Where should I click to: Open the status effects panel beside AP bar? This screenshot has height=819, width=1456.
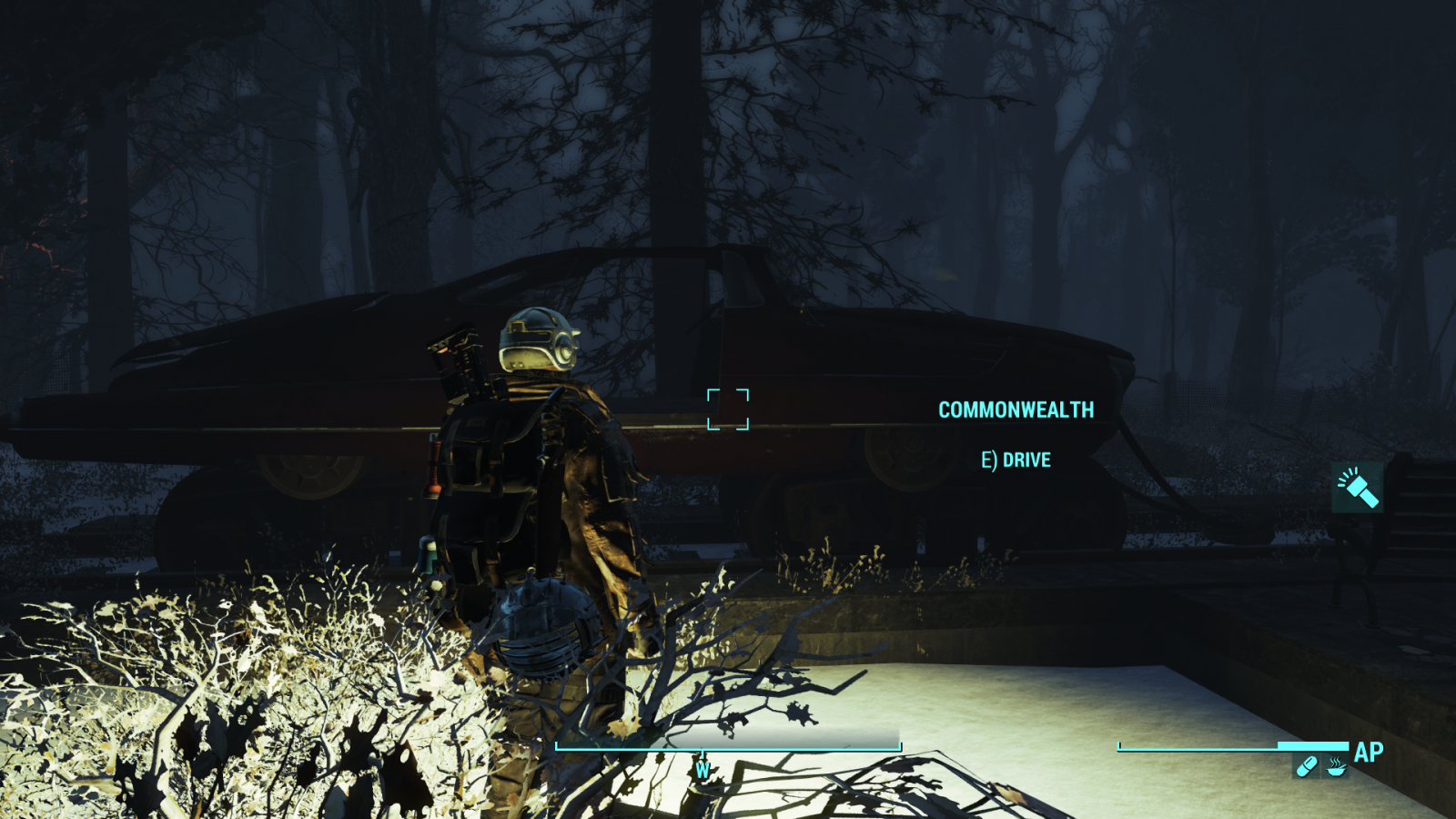click(1321, 766)
